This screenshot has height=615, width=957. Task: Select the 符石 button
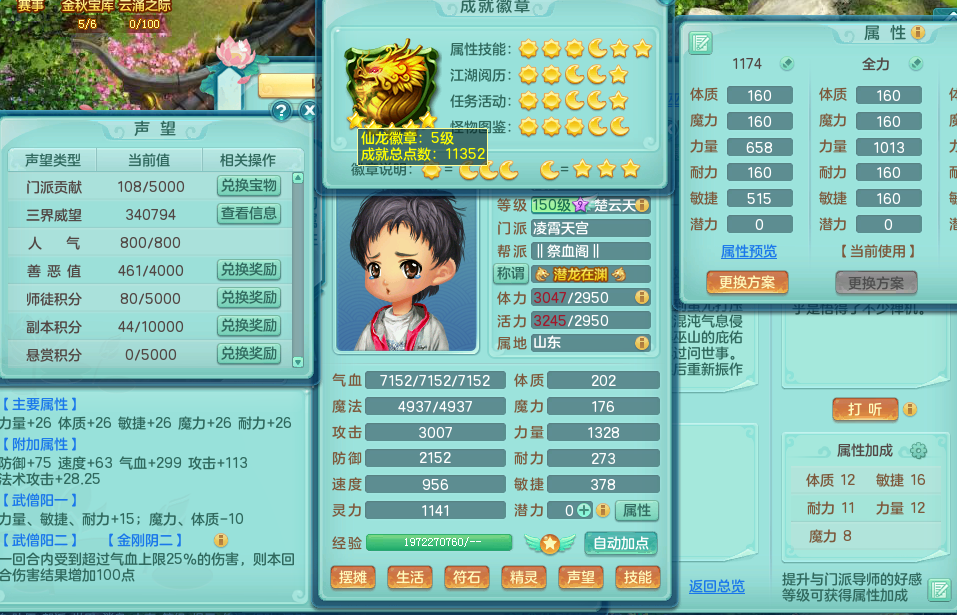[x=466, y=578]
